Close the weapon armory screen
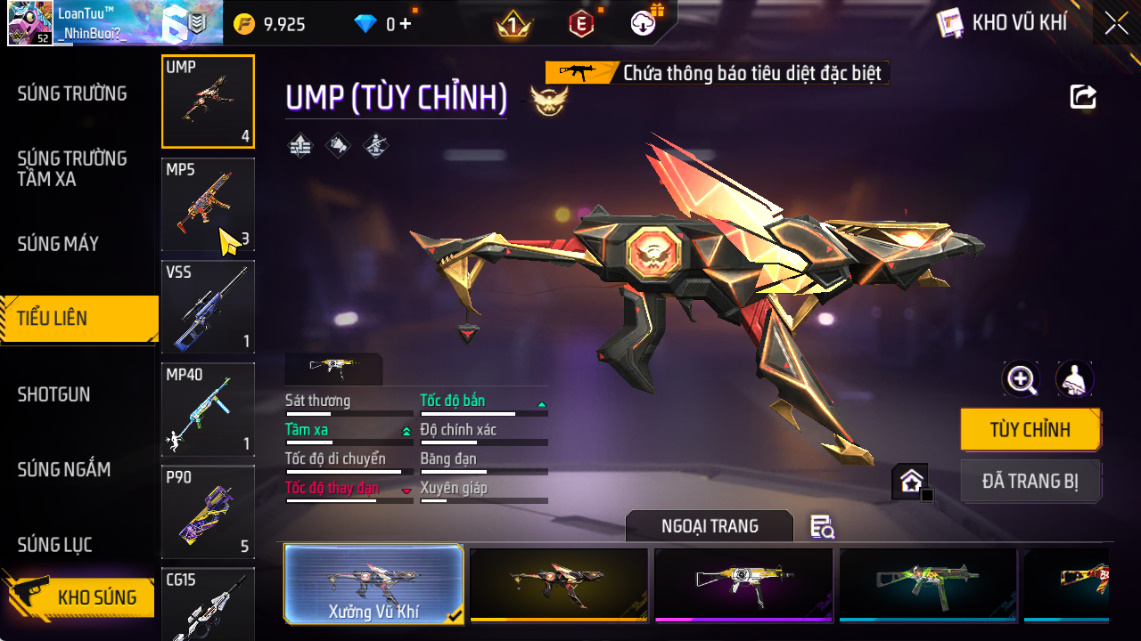The width and height of the screenshot is (1141, 641). pos(1116,23)
